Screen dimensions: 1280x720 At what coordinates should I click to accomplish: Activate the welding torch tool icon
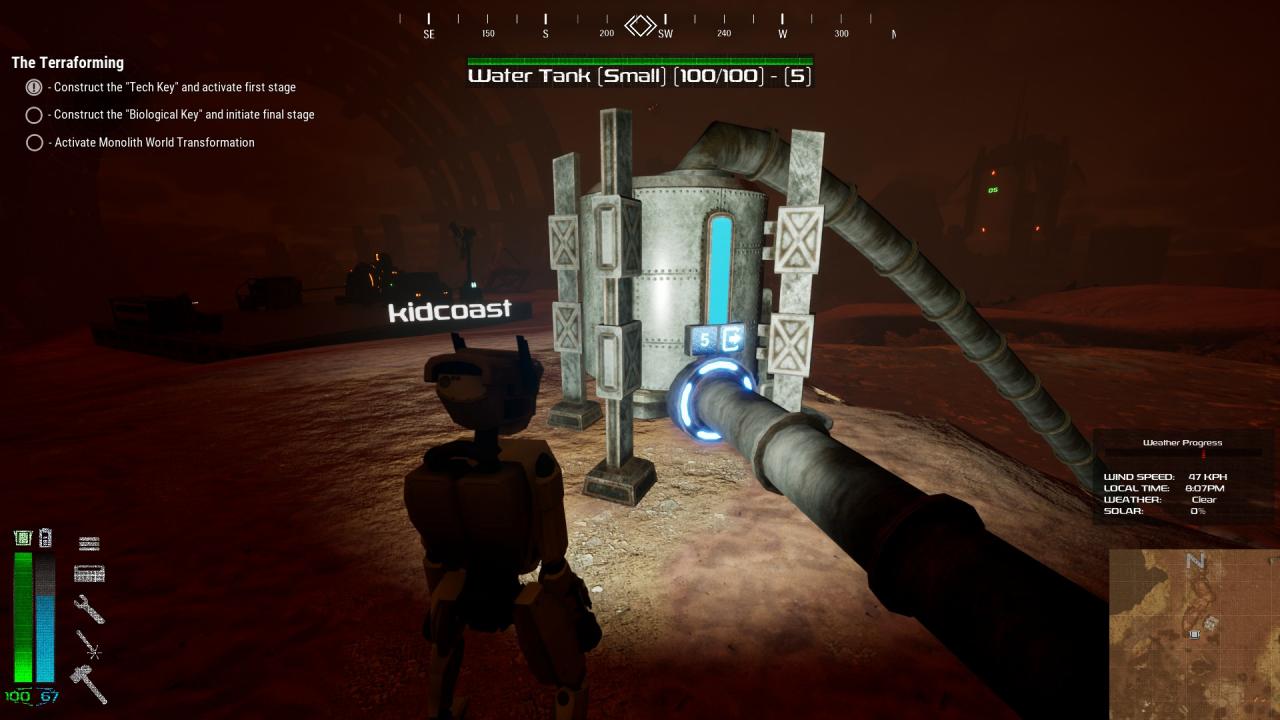[89, 646]
